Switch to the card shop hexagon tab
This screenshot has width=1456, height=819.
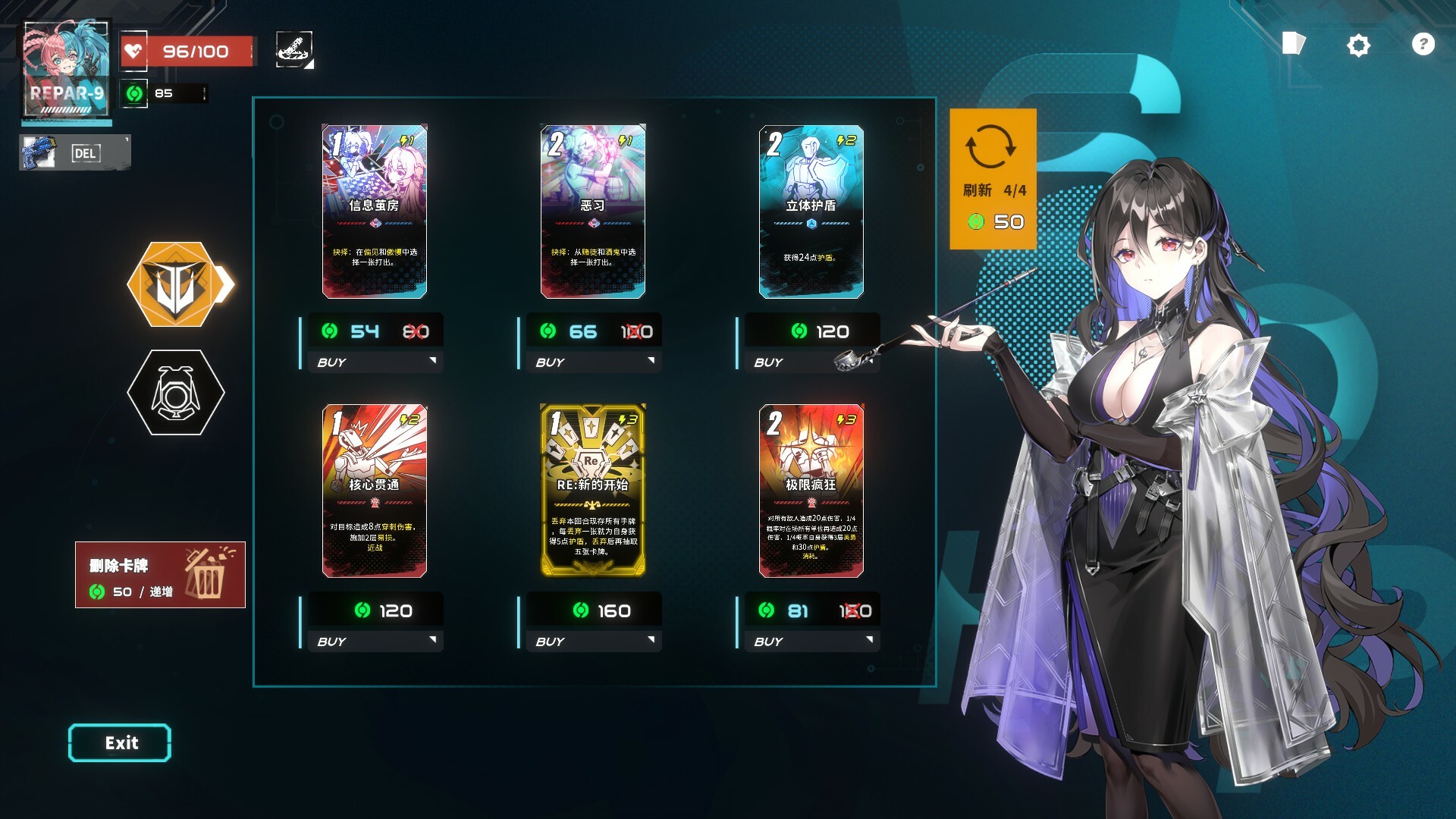point(177,284)
